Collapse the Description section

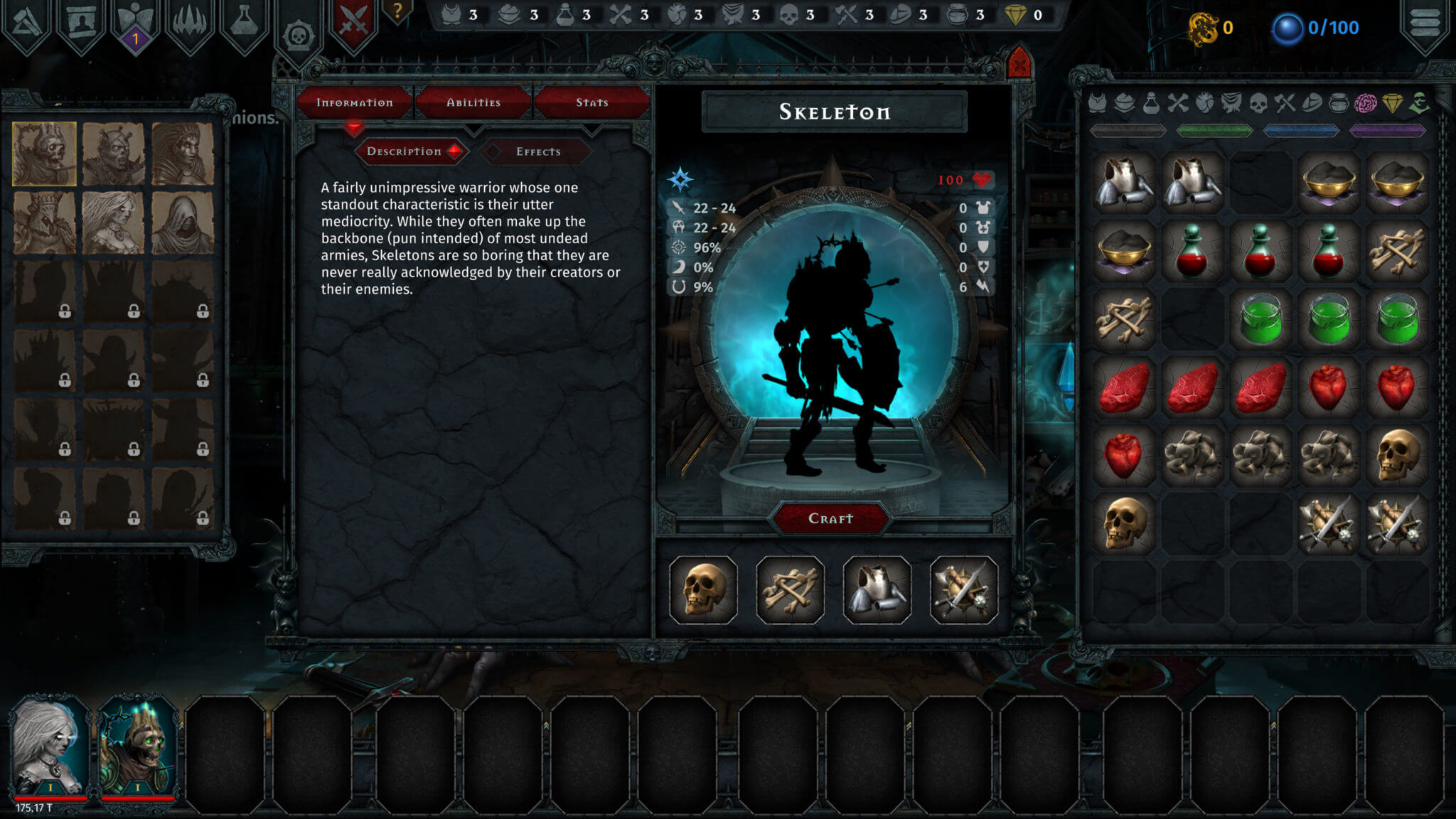click(410, 151)
